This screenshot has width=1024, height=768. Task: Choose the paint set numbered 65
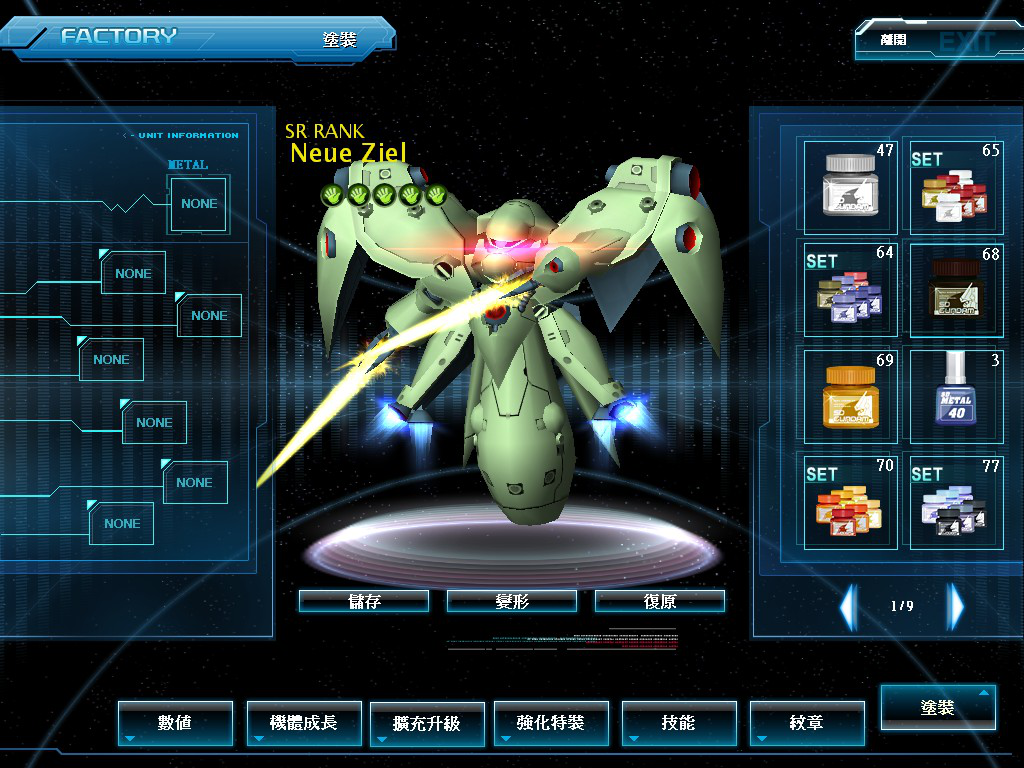[954, 186]
